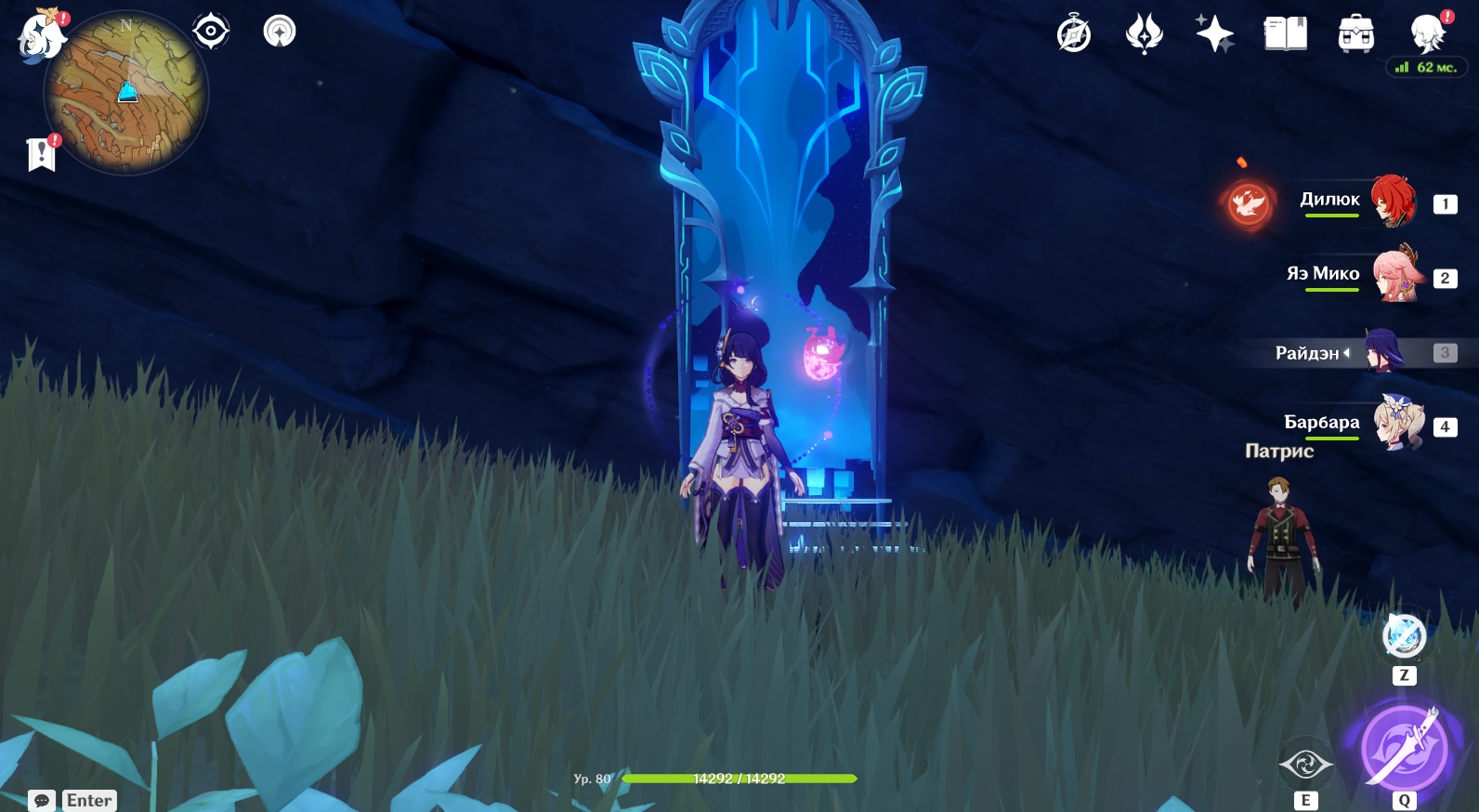Viewport: 1479px width, 812px height.
Task: Switch to party member Яэ Мико
Action: (1396, 275)
